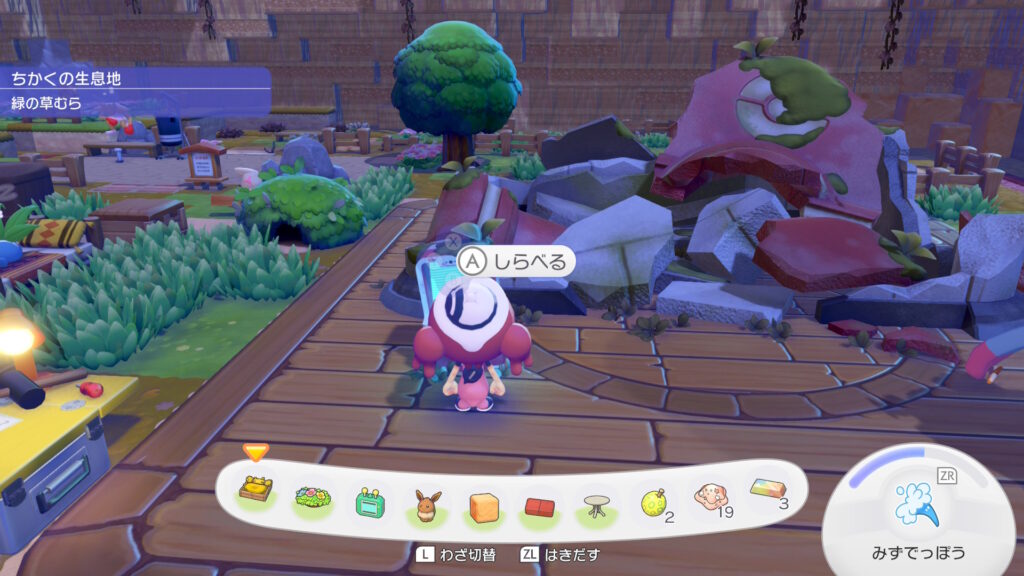The width and height of the screenshot is (1024, 576).
Task: Choose the flower bed item in hotbar
Action: (x=313, y=498)
